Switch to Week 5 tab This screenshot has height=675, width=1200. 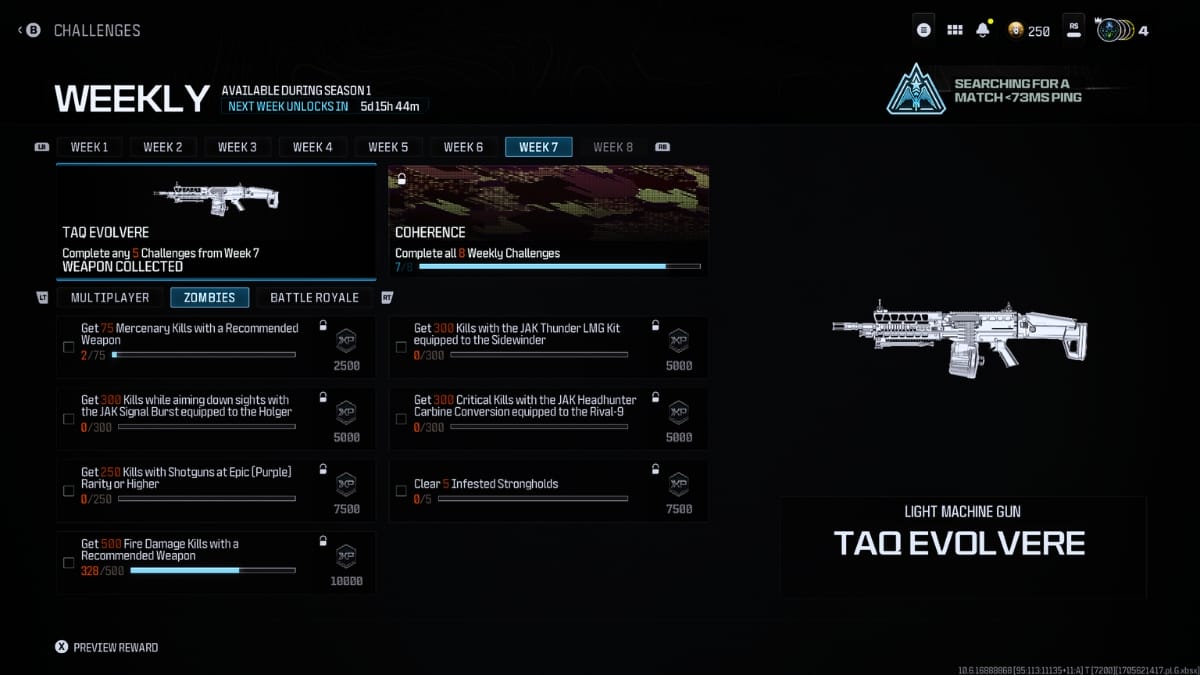click(388, 147)
